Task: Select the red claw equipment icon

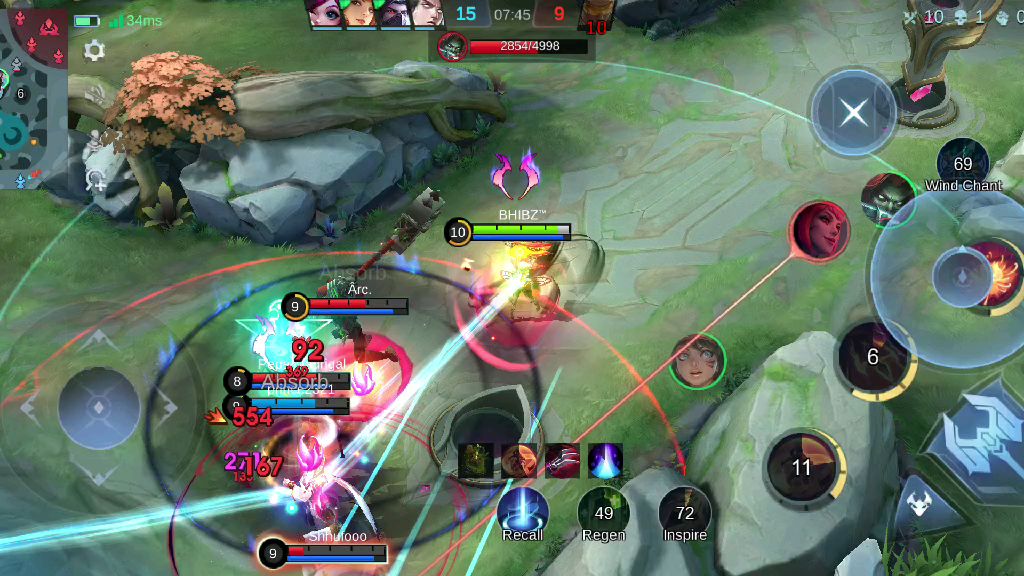Action: click(562, 460)
